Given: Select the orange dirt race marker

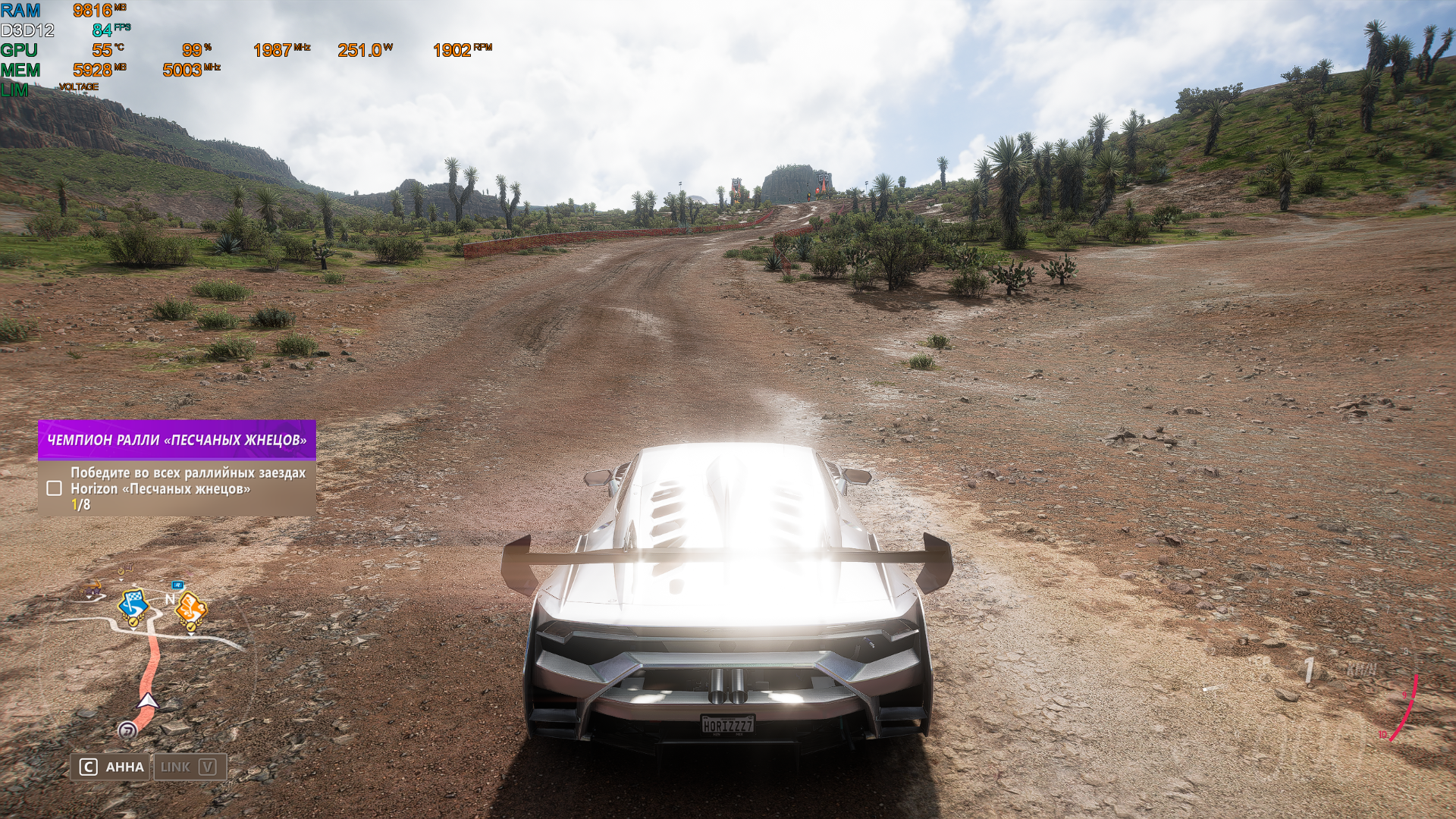Looking at the screenshot, I should (191, 608).
